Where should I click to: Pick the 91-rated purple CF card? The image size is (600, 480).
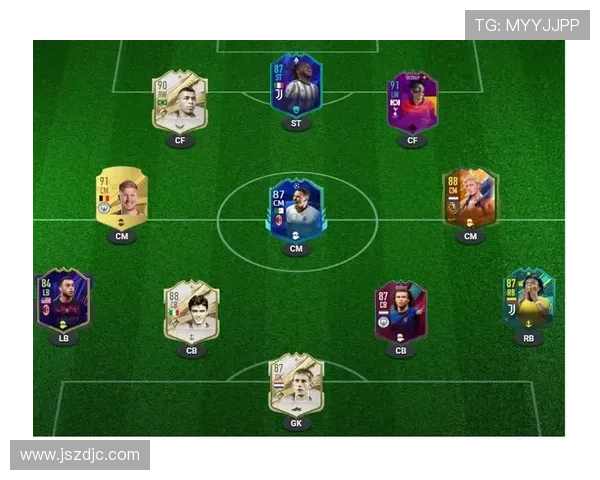[x=412, y=101]
